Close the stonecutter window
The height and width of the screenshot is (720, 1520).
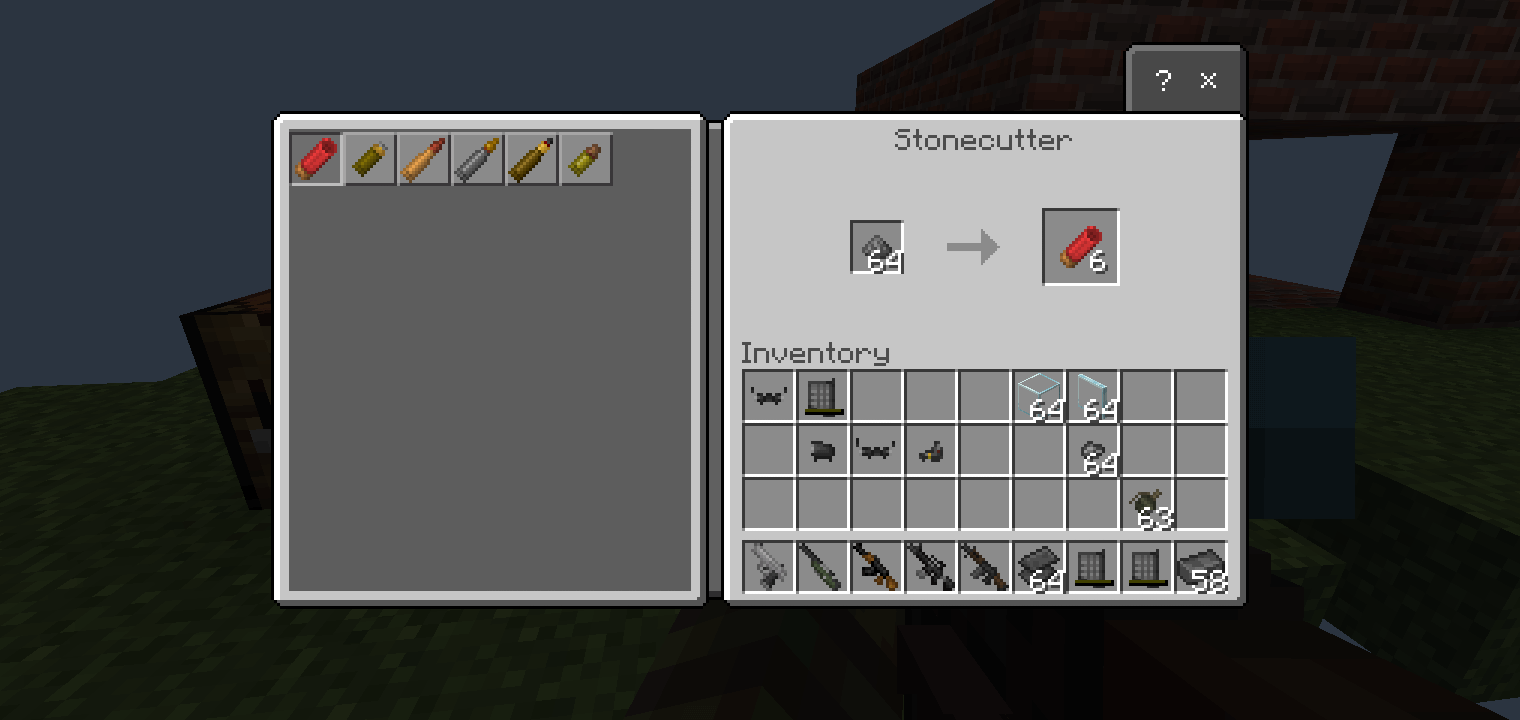pos(1208,81)
